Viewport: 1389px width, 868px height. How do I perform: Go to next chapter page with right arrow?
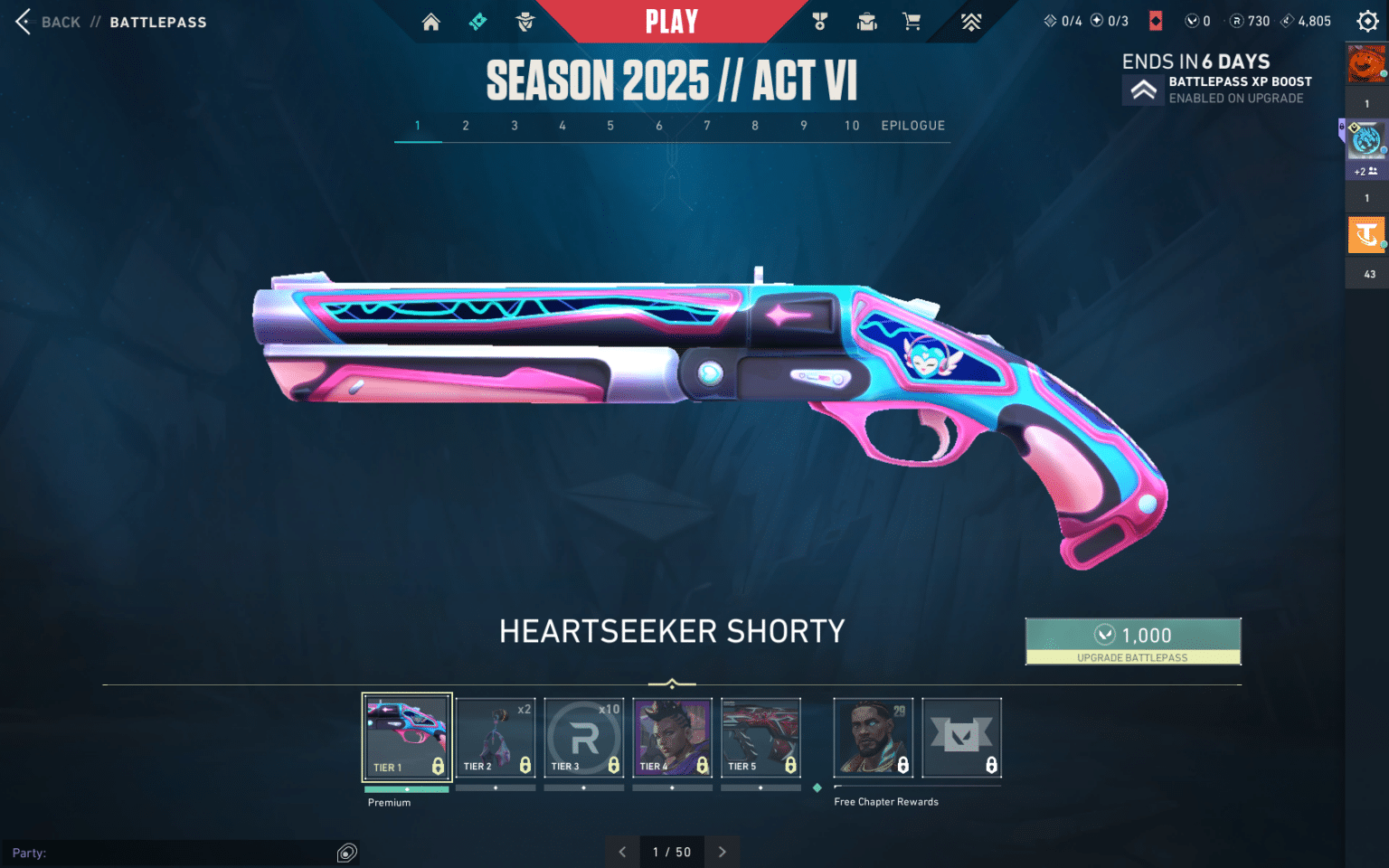(x=722, y=852)
